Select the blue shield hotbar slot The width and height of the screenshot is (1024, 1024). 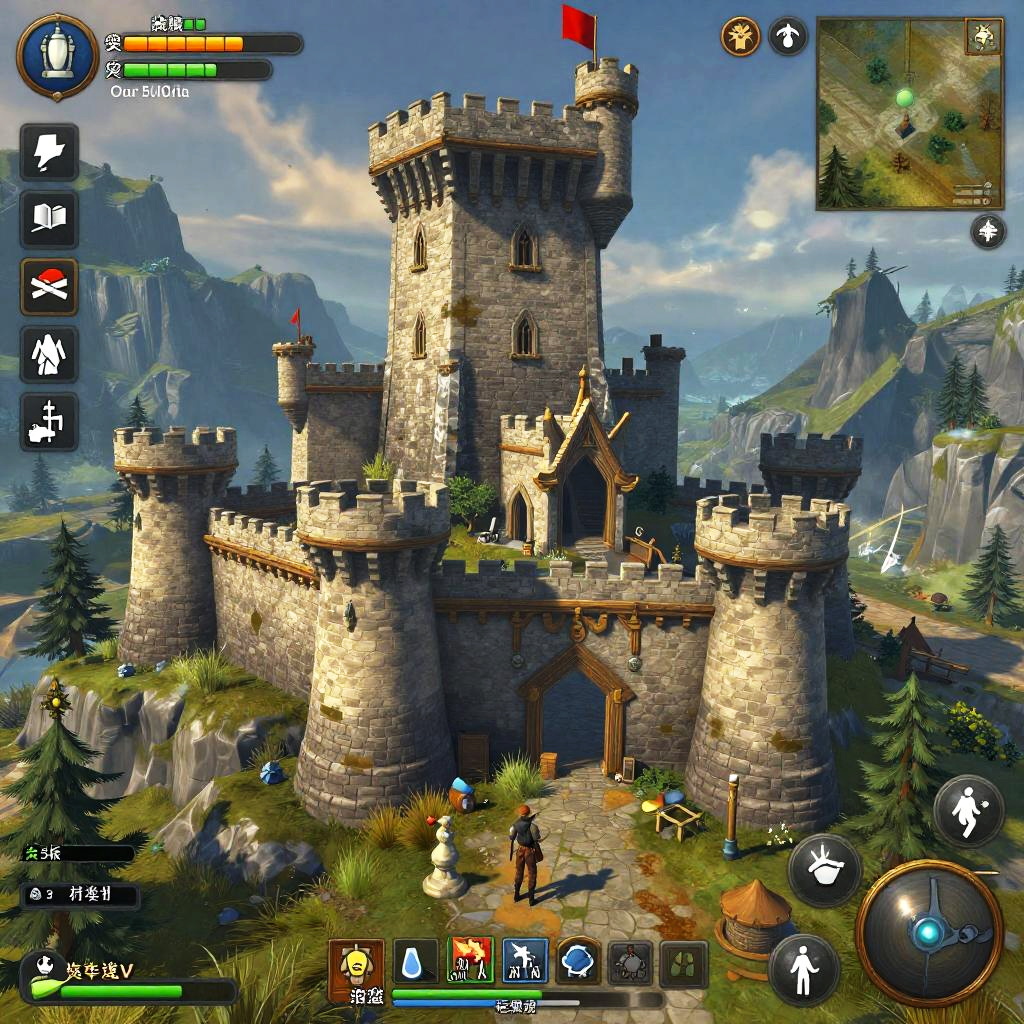point(578,962)
